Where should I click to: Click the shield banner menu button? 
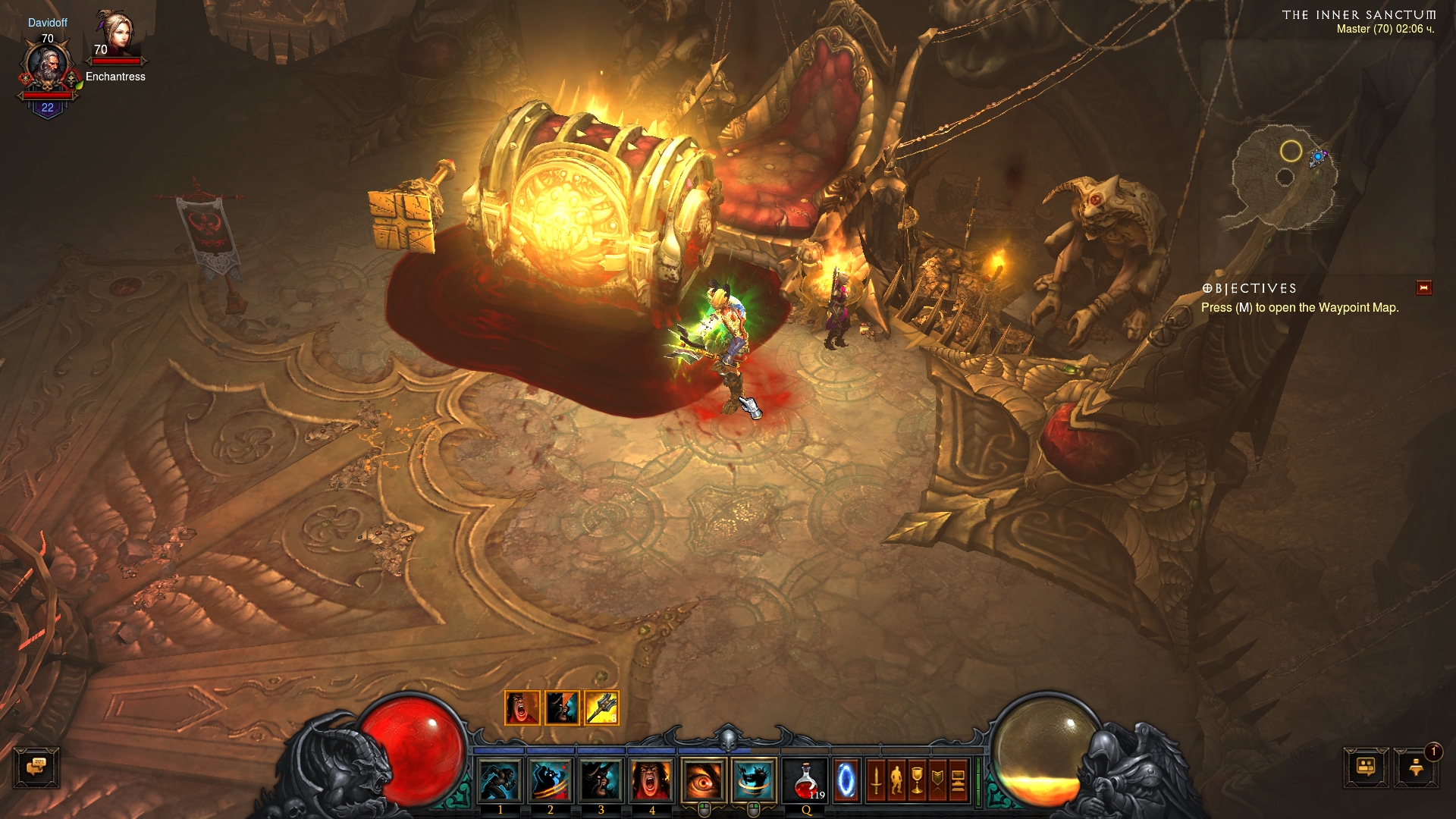pos(937,781)
